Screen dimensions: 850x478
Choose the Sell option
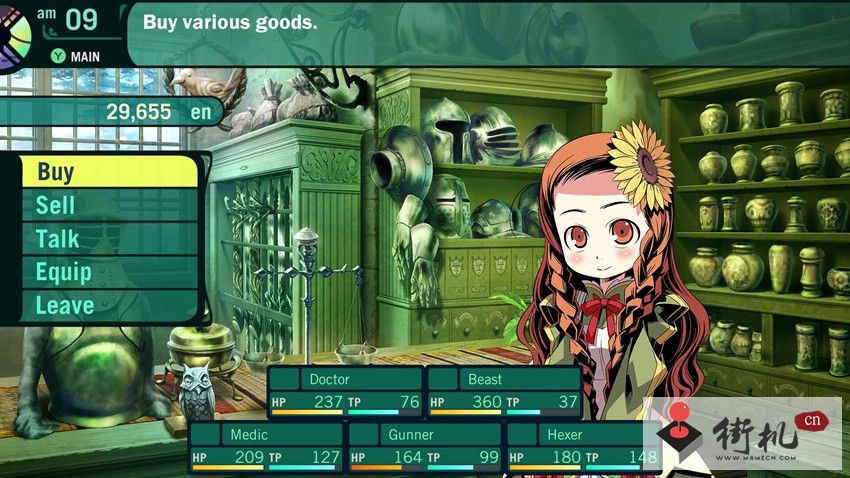tap(108, 206)
